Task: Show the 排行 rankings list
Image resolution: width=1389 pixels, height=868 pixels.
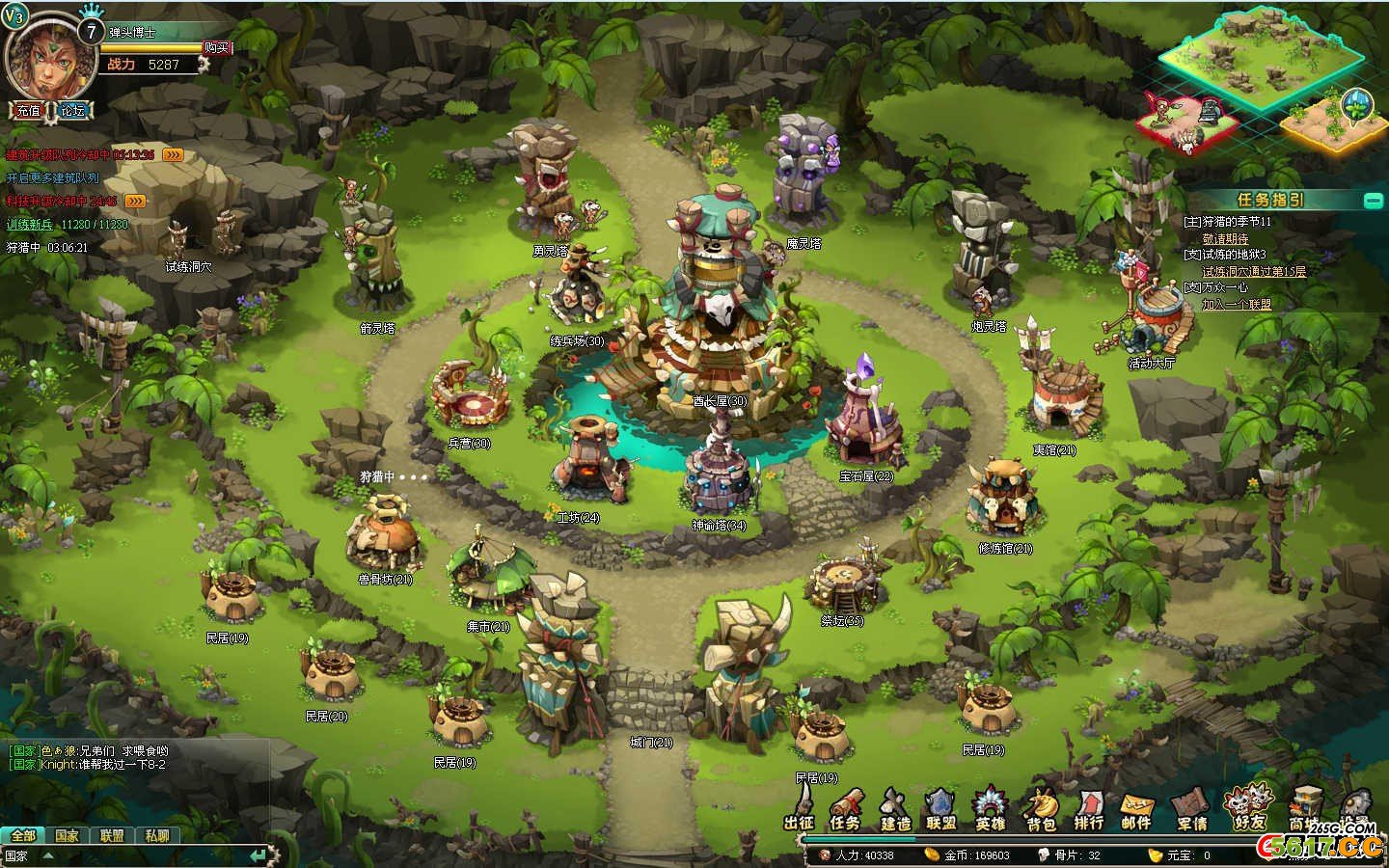Action: [x=1089, y=808]
